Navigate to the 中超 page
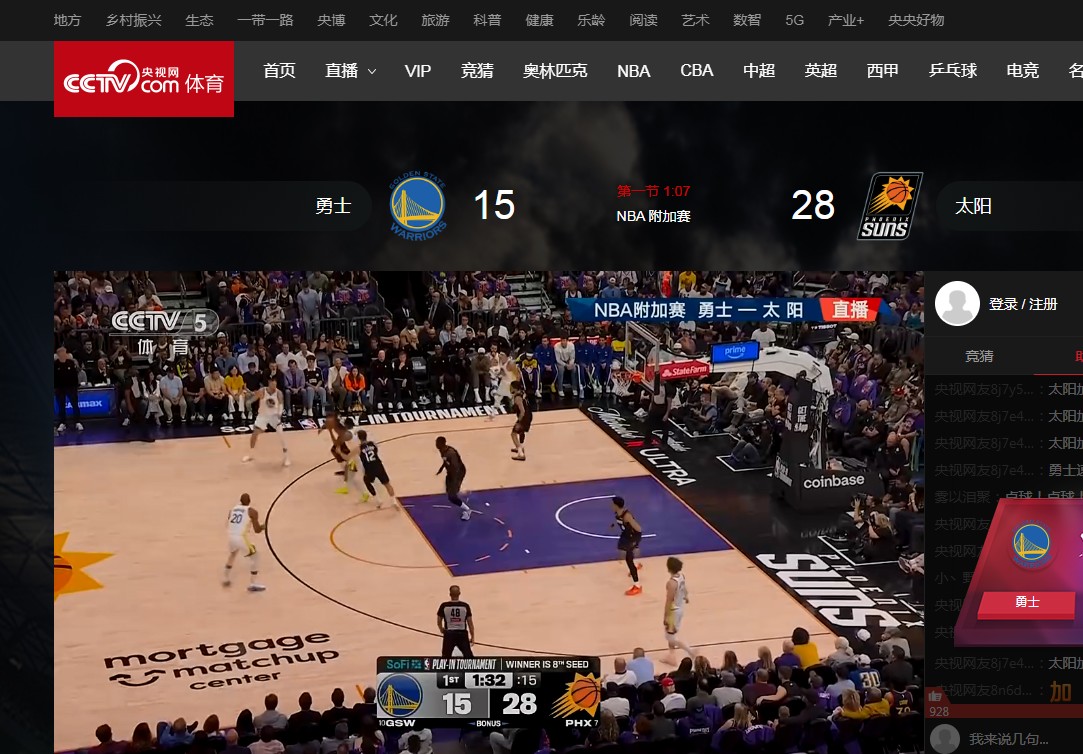The width and height of the screenshot is (1083, 754). point(759,71)
